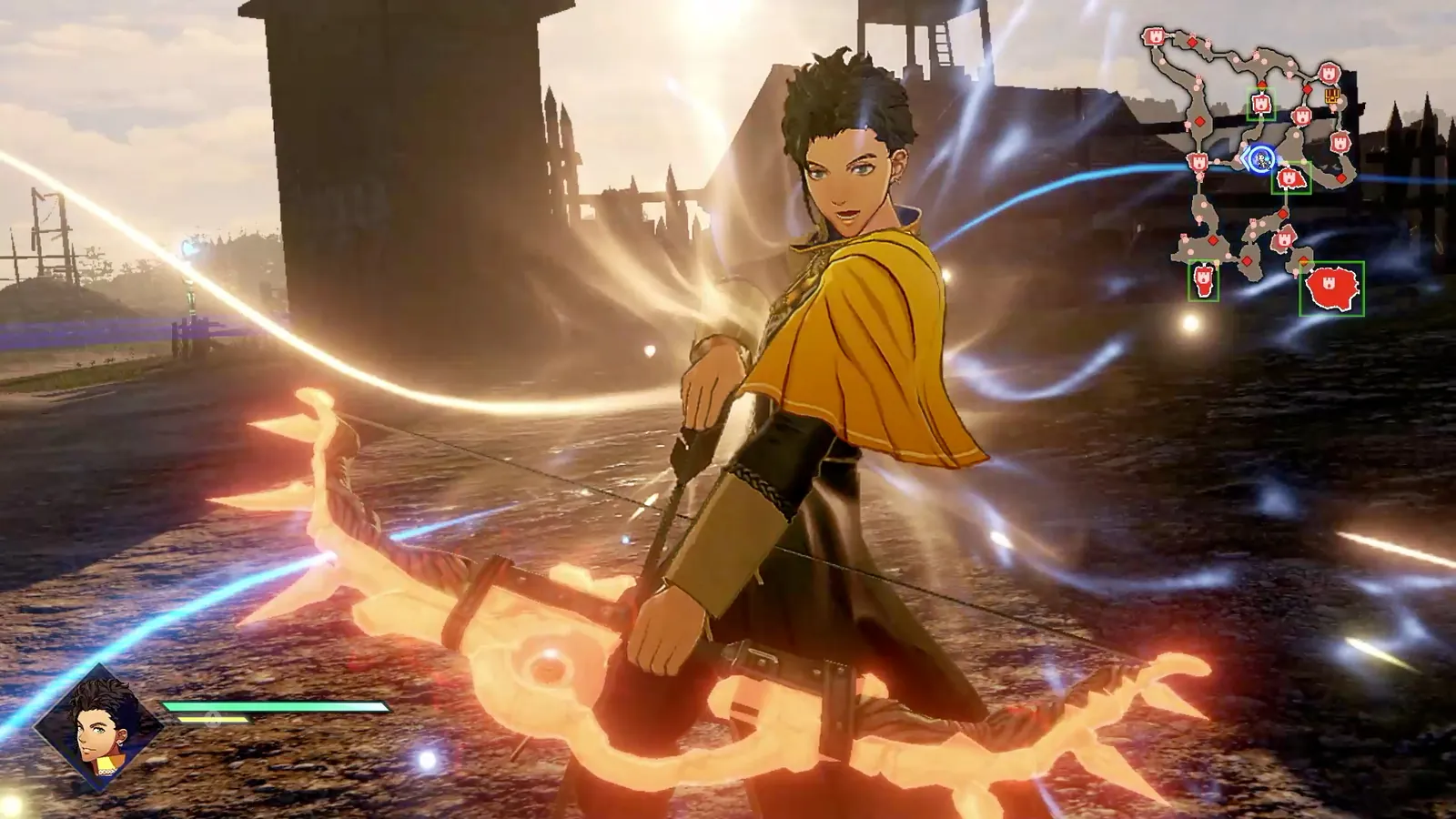Select the stronghold icon at the minimap top-left corner
The width and height of the screenshot is (1456, 819).
pyautogui.click(x=1154, y=36)
